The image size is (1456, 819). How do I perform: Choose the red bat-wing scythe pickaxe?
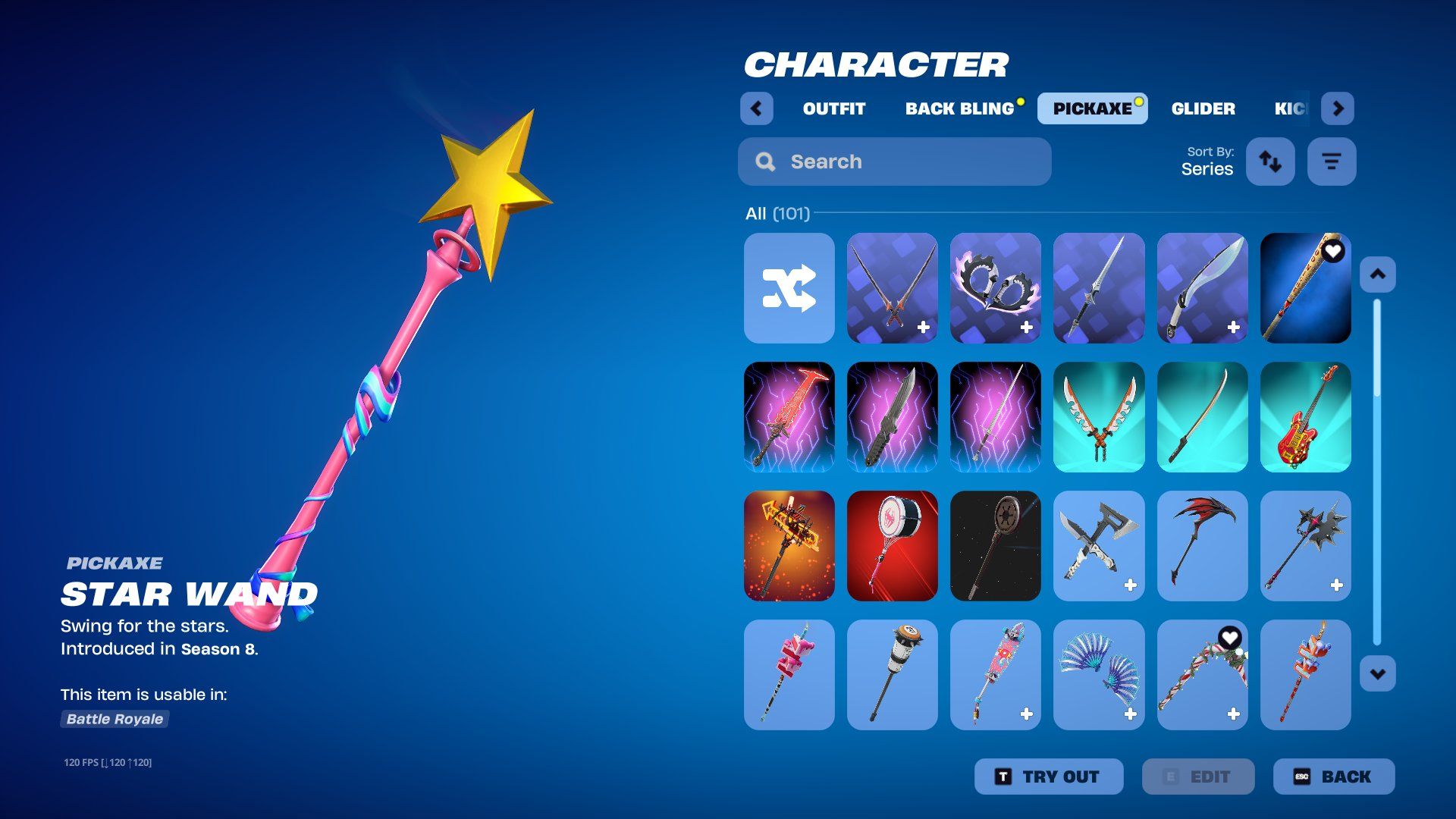(x=1202, y=546)
